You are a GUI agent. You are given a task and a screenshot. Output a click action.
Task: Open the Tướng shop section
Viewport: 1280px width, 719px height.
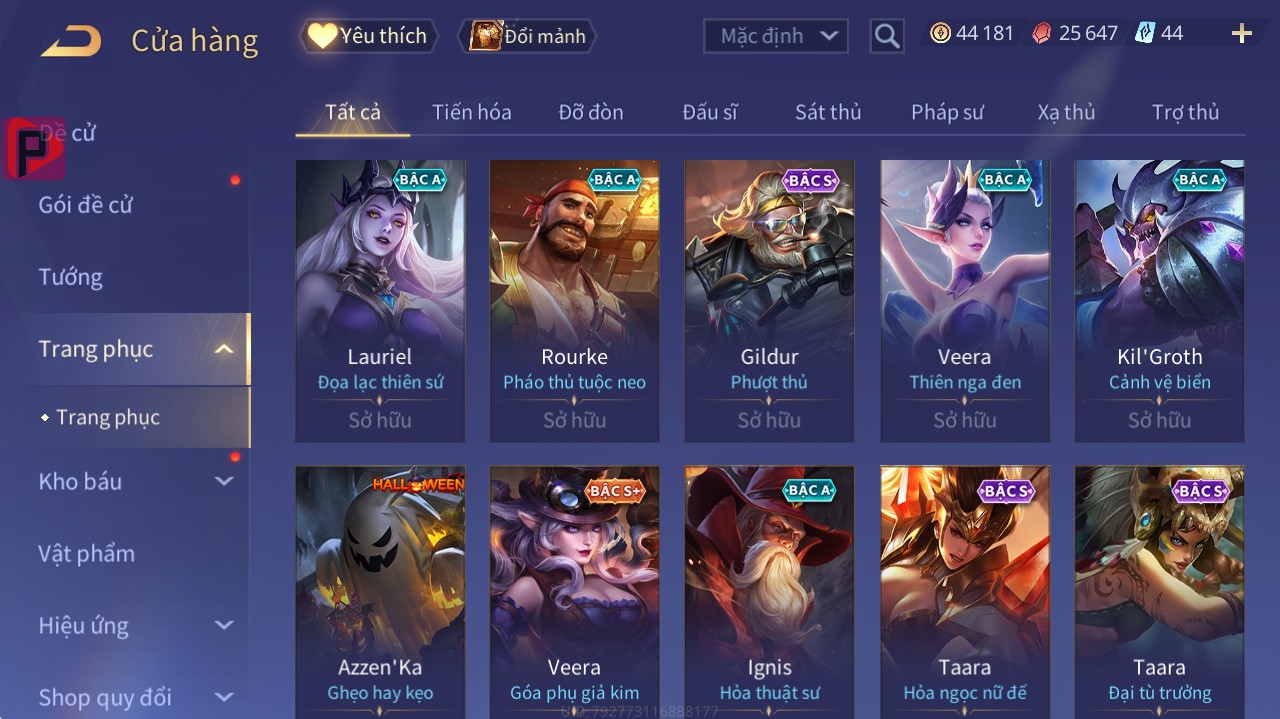tap(71, 277)
